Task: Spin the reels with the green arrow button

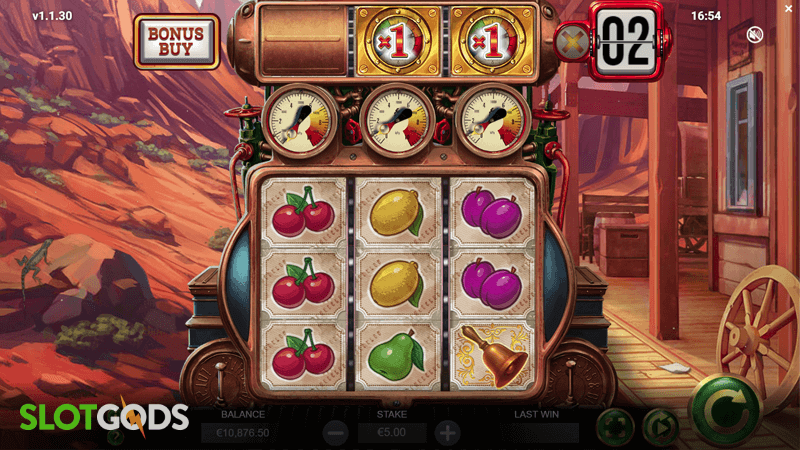Action: [726, 410]
